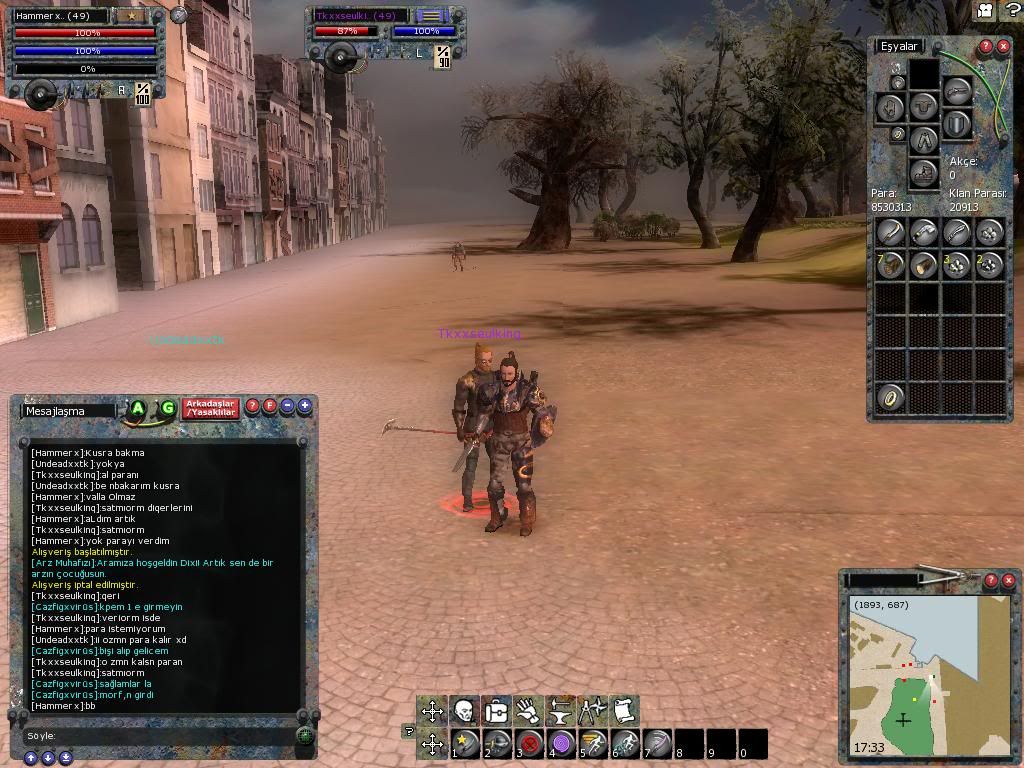Activate the red skill in hotbar slot 3
Image resolution: width=1024 pixels, height=768 pixels.
[x=530, y=744]
